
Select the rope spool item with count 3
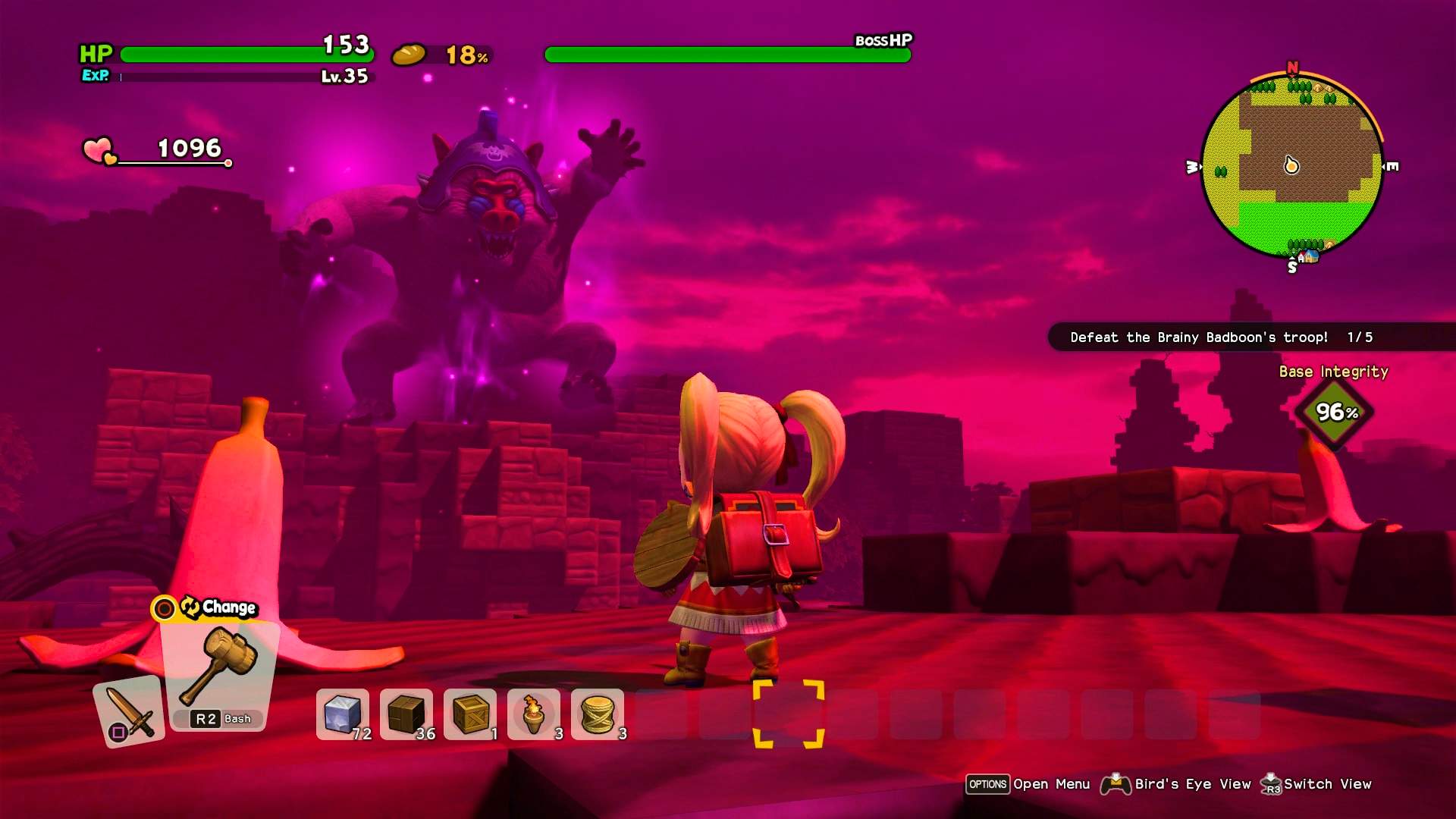[598, 714]
